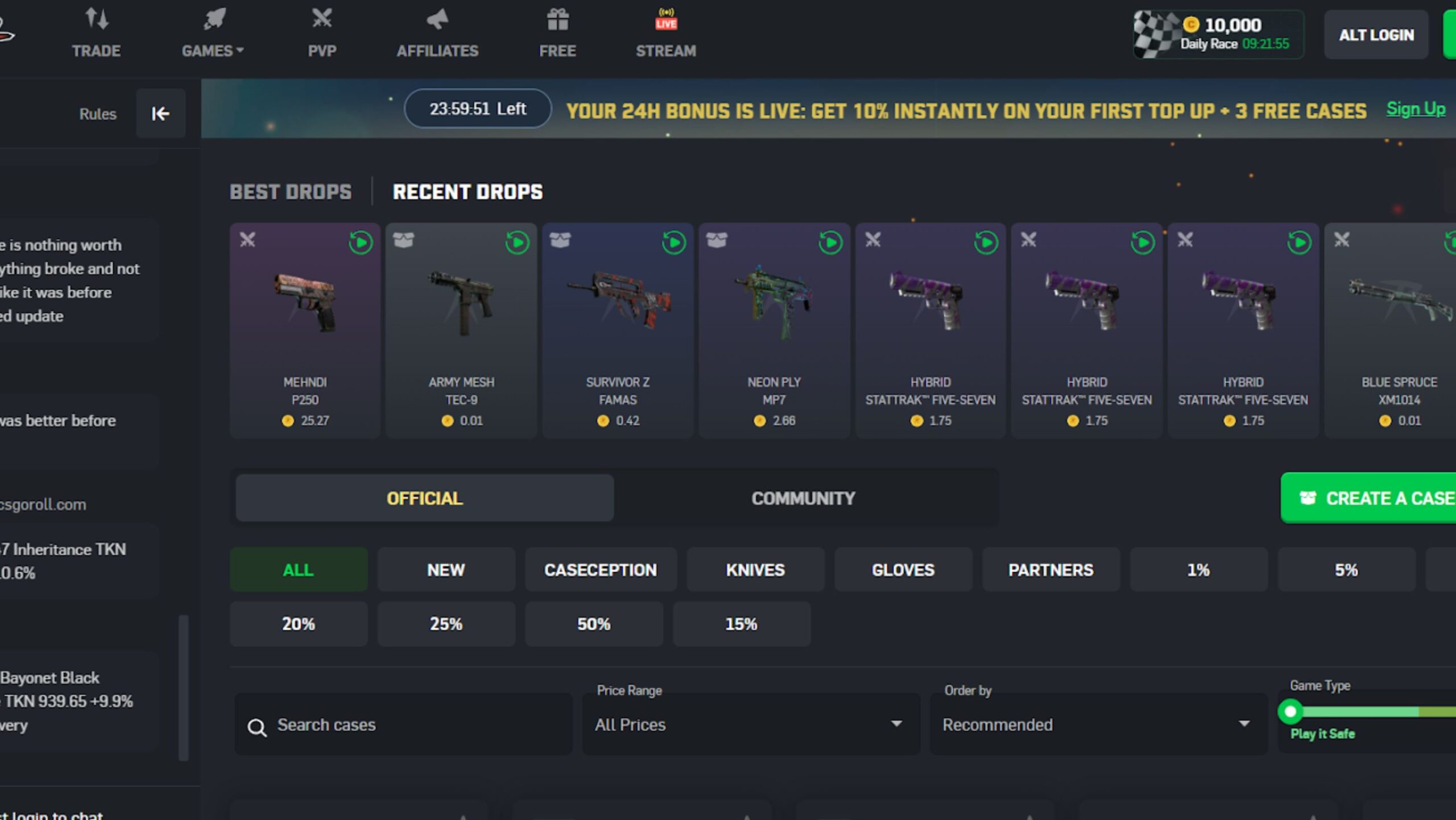Visit the Free rewards page
This screenshot has width=1456, height=820.
[557, 34]
